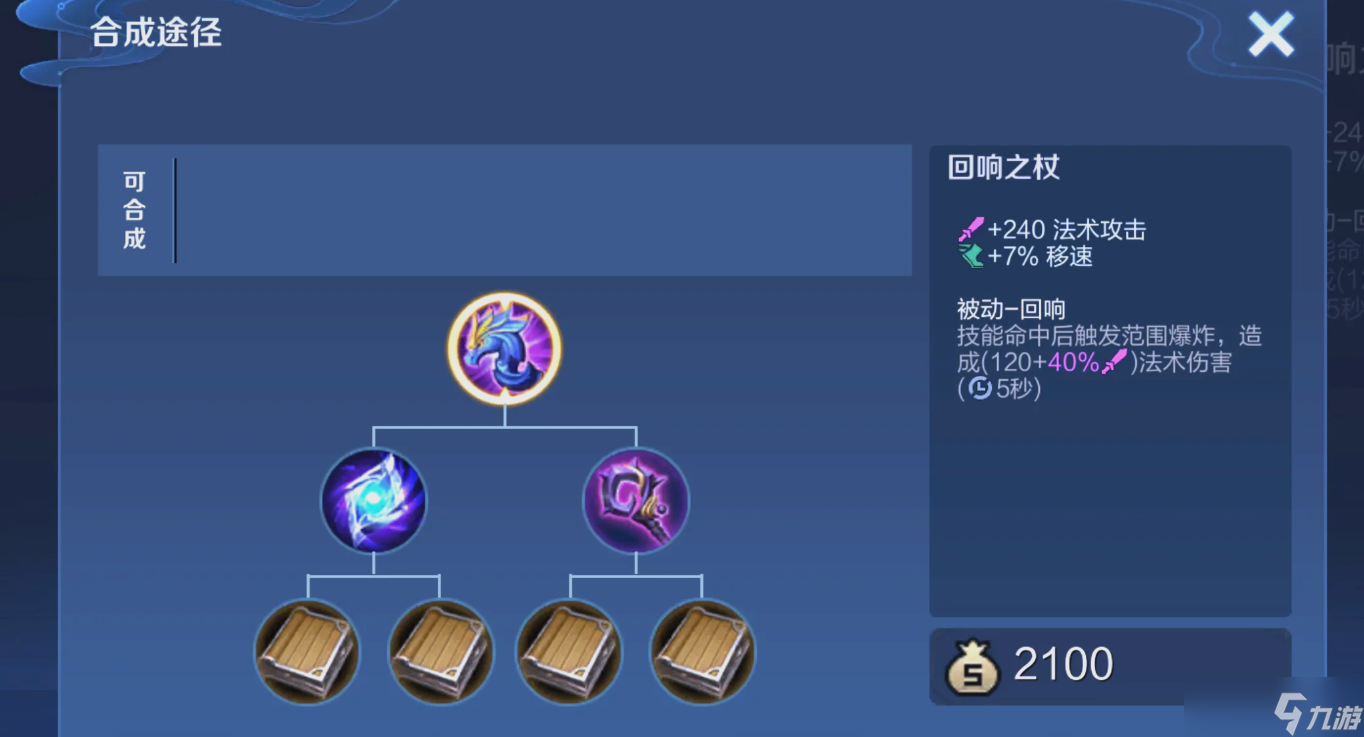Select the third wooden chest base item

pos(569,652)
